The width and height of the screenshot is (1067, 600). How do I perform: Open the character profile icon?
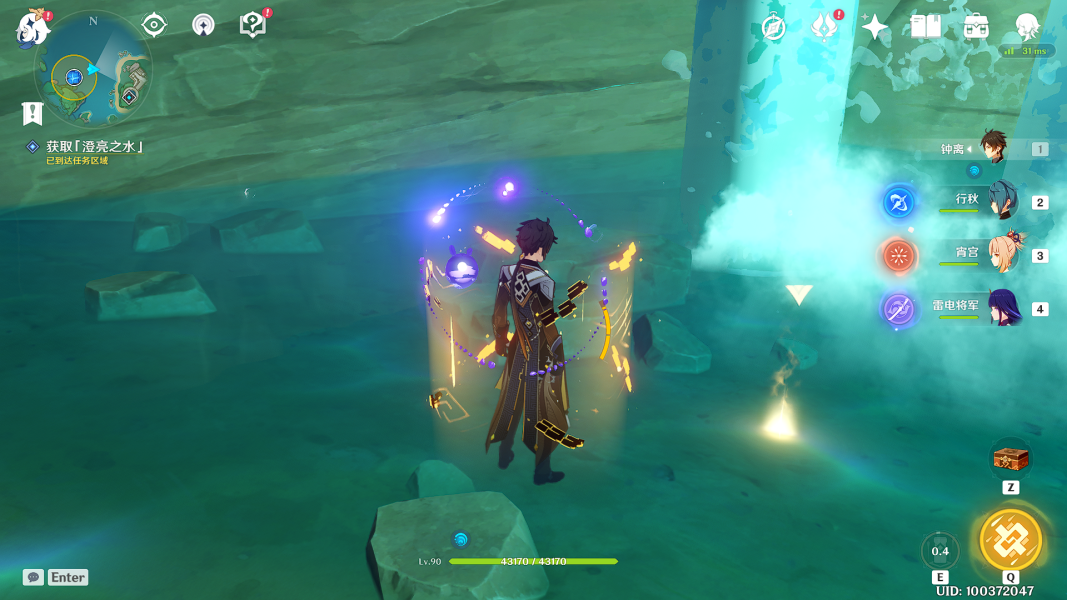click(1027, 27)
